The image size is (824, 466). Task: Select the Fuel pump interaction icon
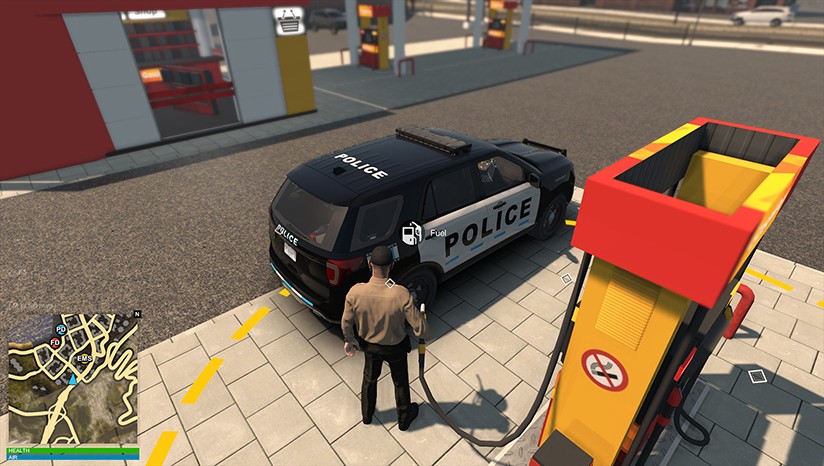point(410,233)
